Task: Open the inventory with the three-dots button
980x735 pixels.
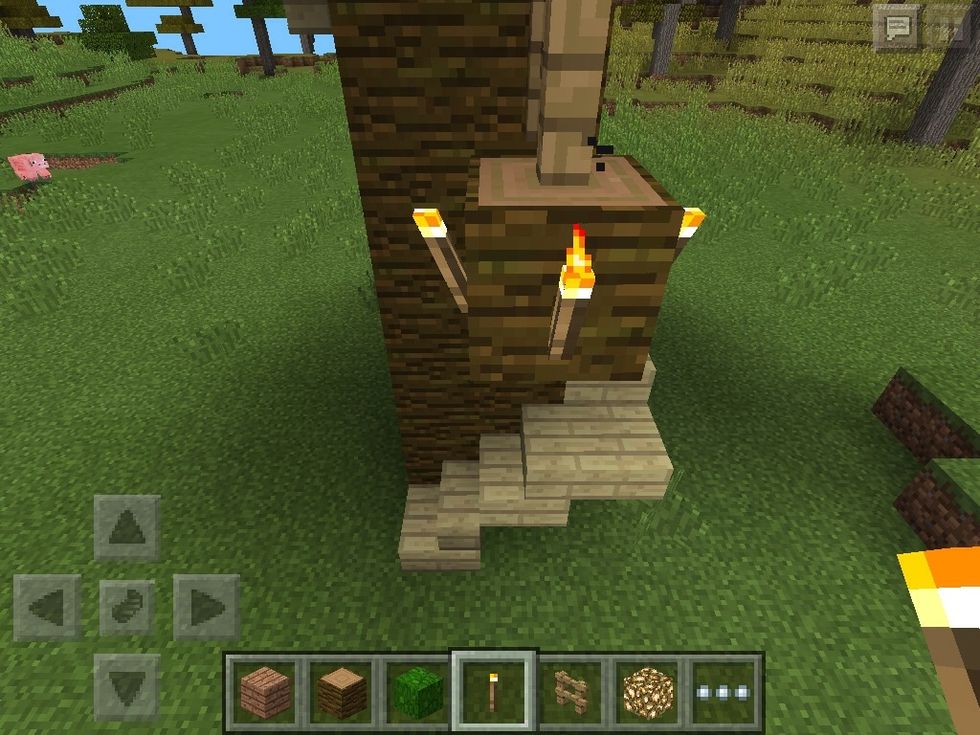Action: pos(724,692)
